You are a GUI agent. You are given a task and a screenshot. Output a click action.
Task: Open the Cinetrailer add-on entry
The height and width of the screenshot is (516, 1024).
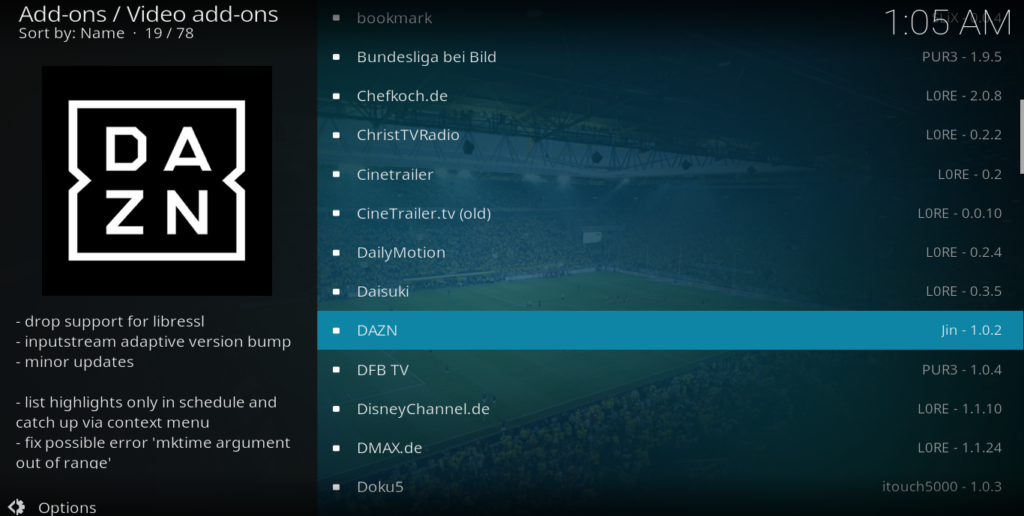395,174
